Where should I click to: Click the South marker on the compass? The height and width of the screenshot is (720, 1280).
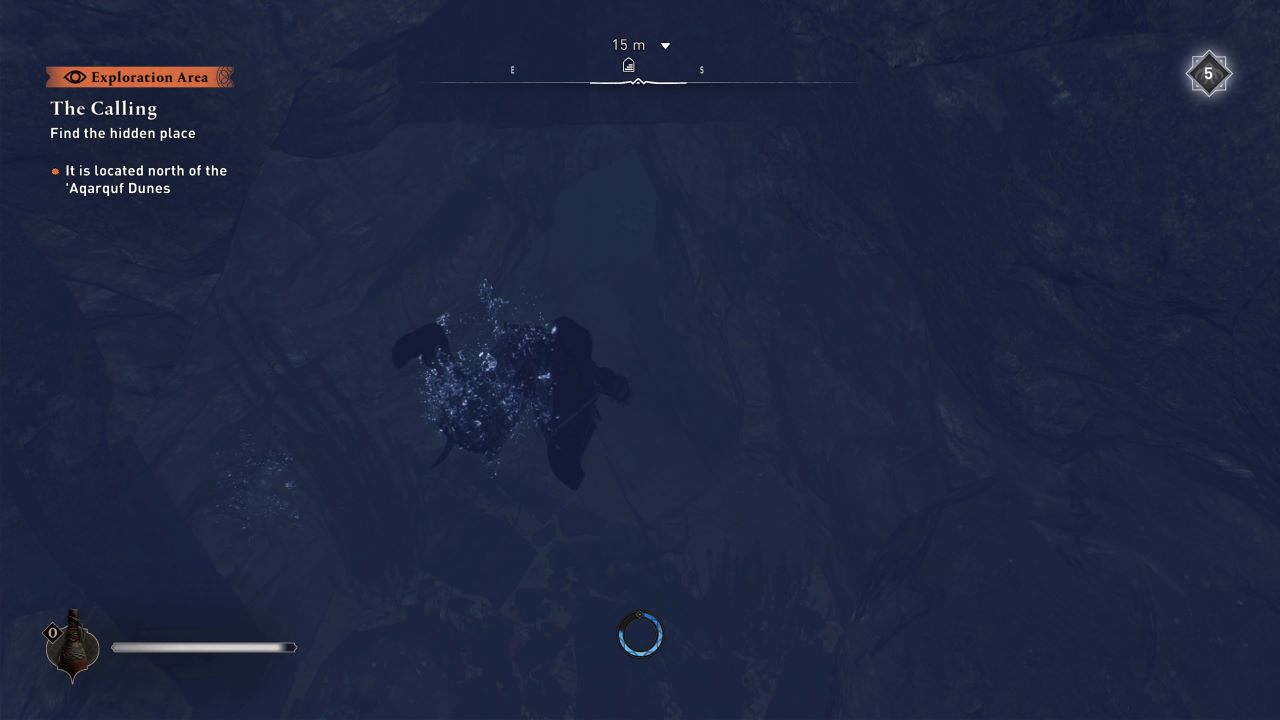(x=701, y=69)
